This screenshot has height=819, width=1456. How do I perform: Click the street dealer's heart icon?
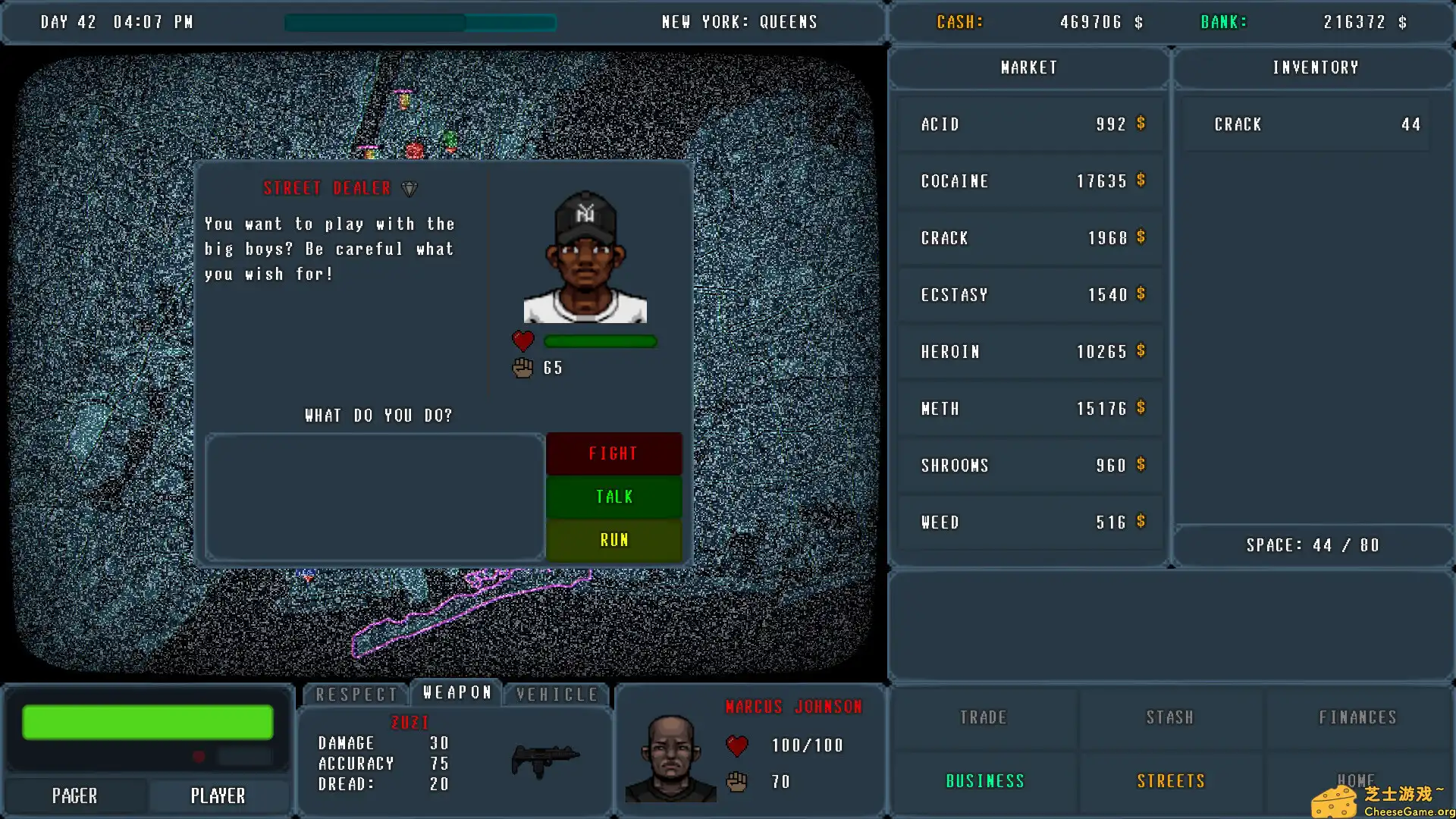click(x=523, y=340)
